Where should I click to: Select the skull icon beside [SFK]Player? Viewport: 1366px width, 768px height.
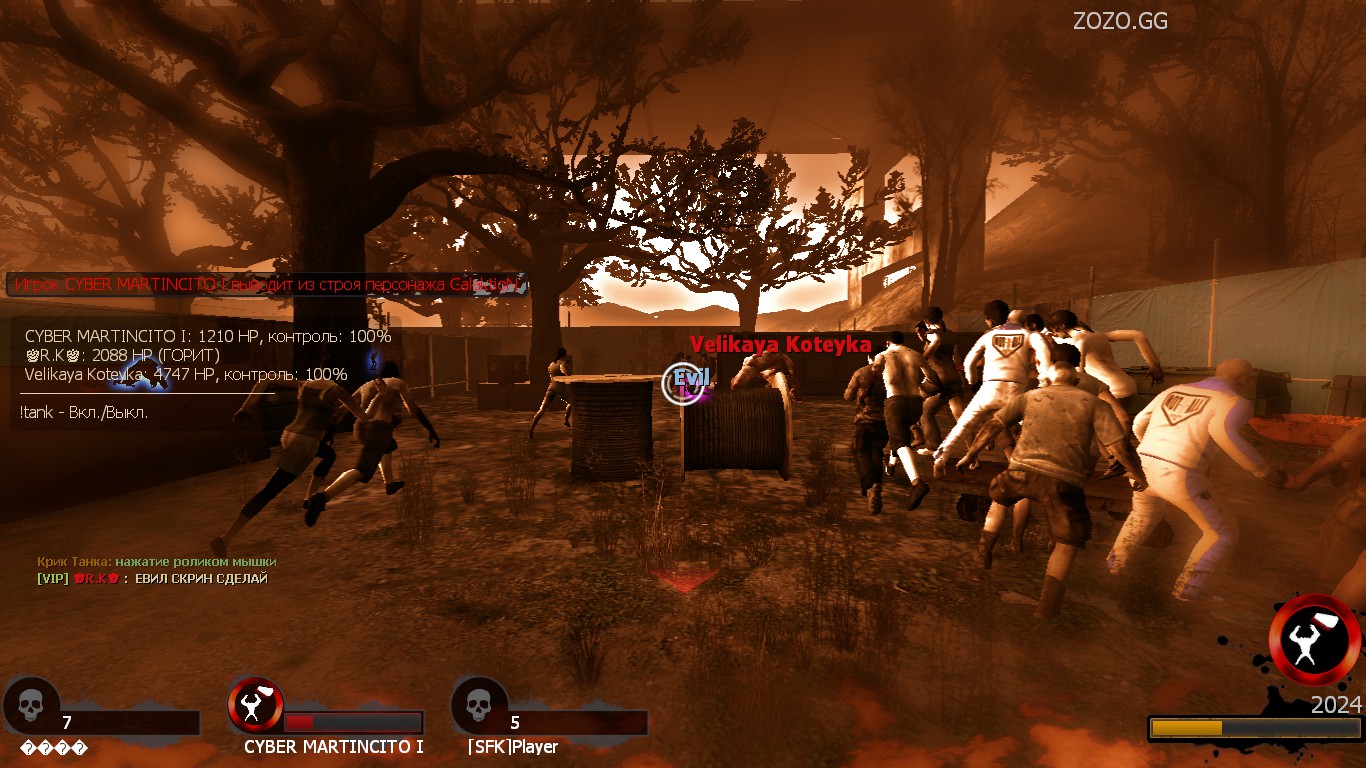478,705
